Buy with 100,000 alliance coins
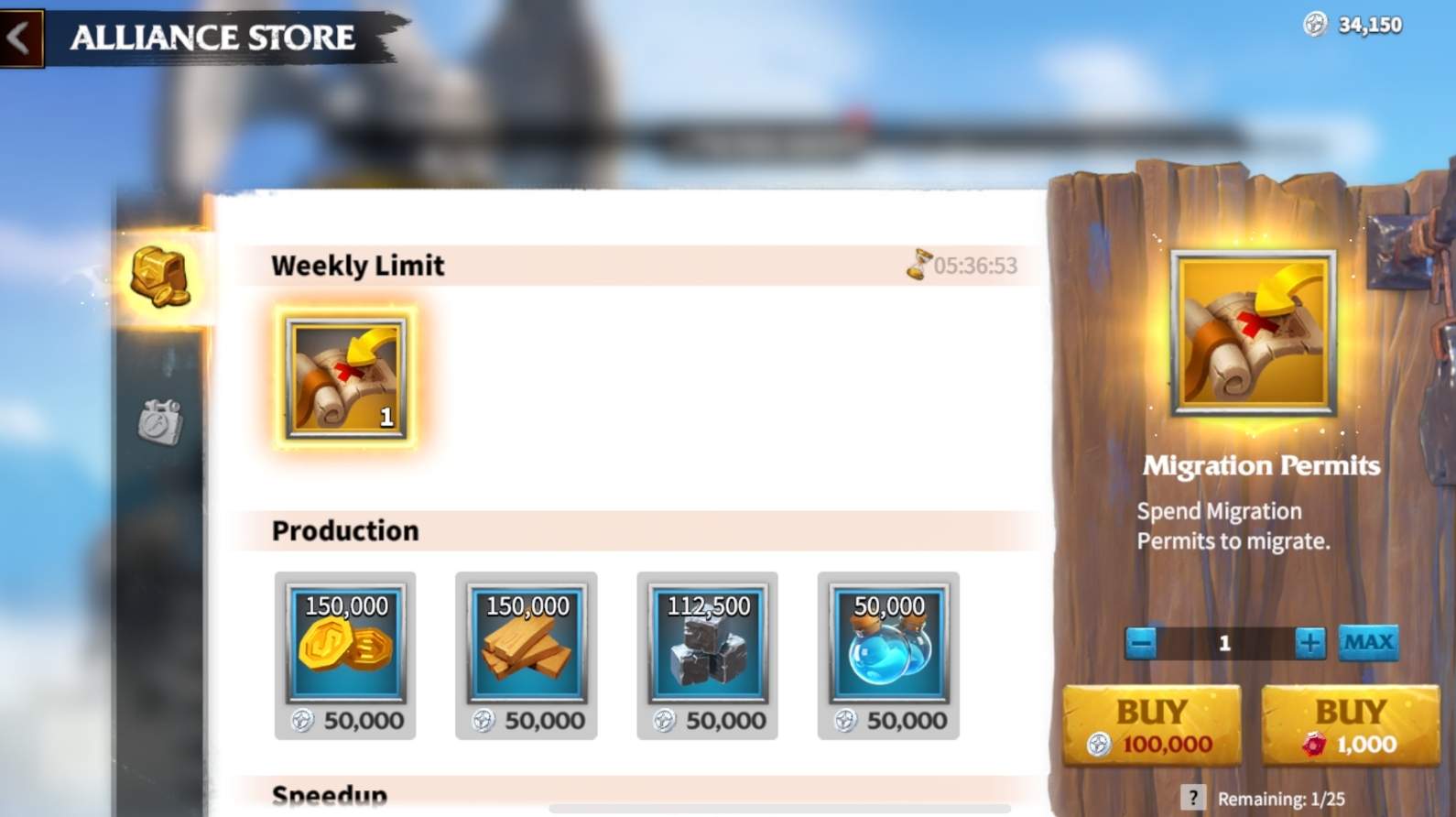Image resolution: width=1456 pixels, height=817 pixels. click(1151, 724)
